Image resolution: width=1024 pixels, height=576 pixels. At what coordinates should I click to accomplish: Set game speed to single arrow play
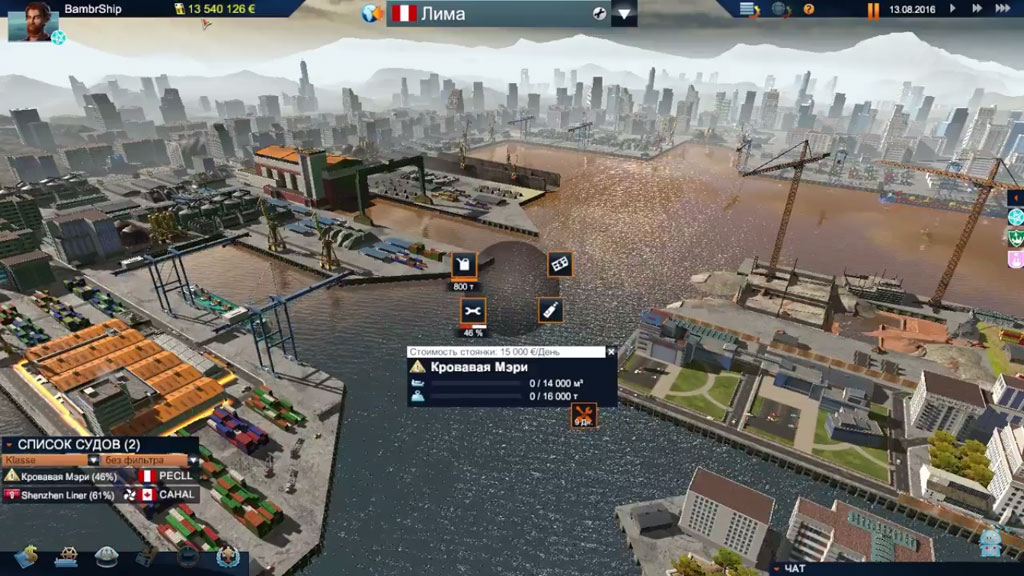(x=952, y=9)
